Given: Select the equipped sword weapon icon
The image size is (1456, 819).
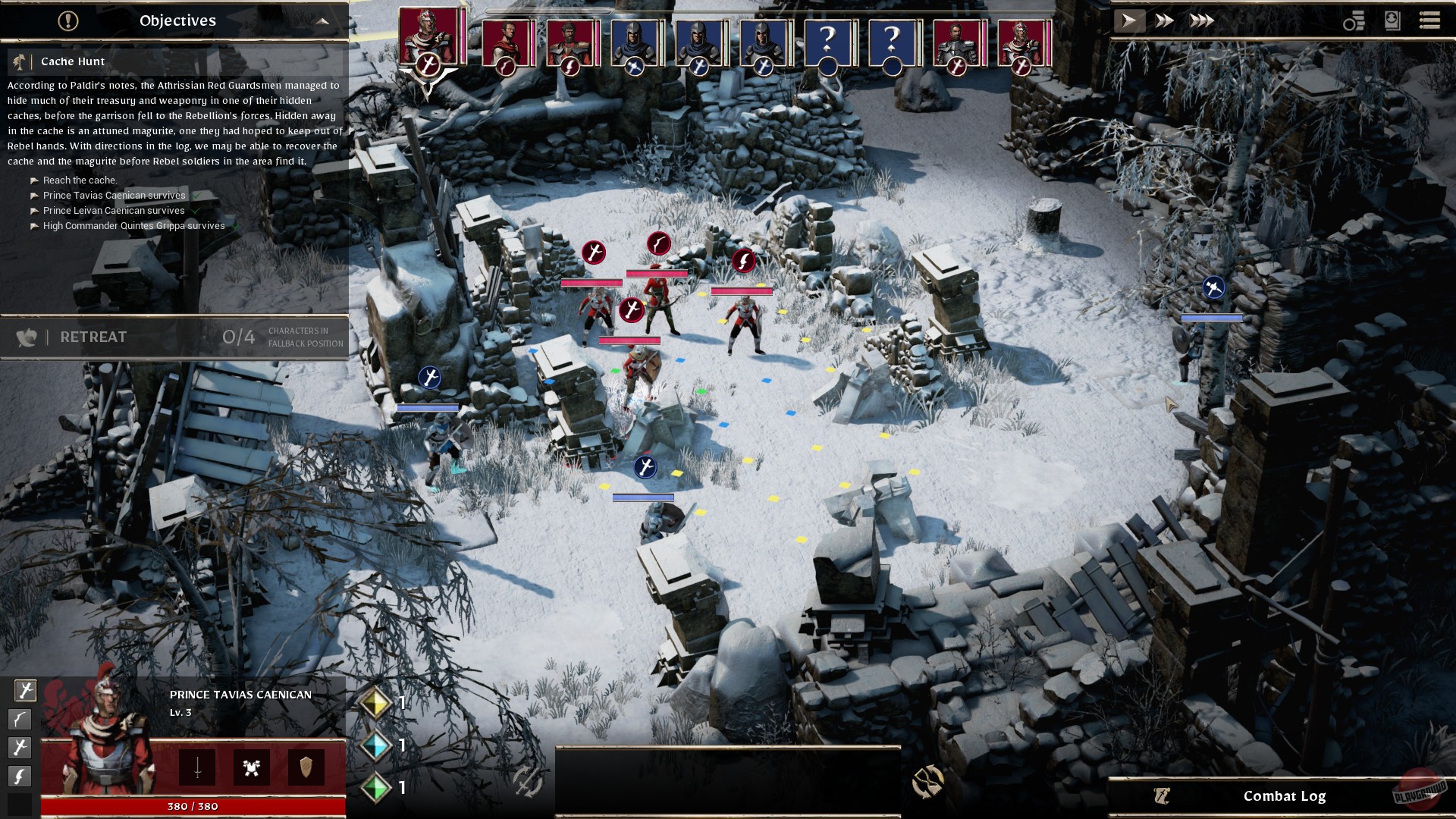Looking at the screenshot, I should pyautogui.click(x=197, y=769).
